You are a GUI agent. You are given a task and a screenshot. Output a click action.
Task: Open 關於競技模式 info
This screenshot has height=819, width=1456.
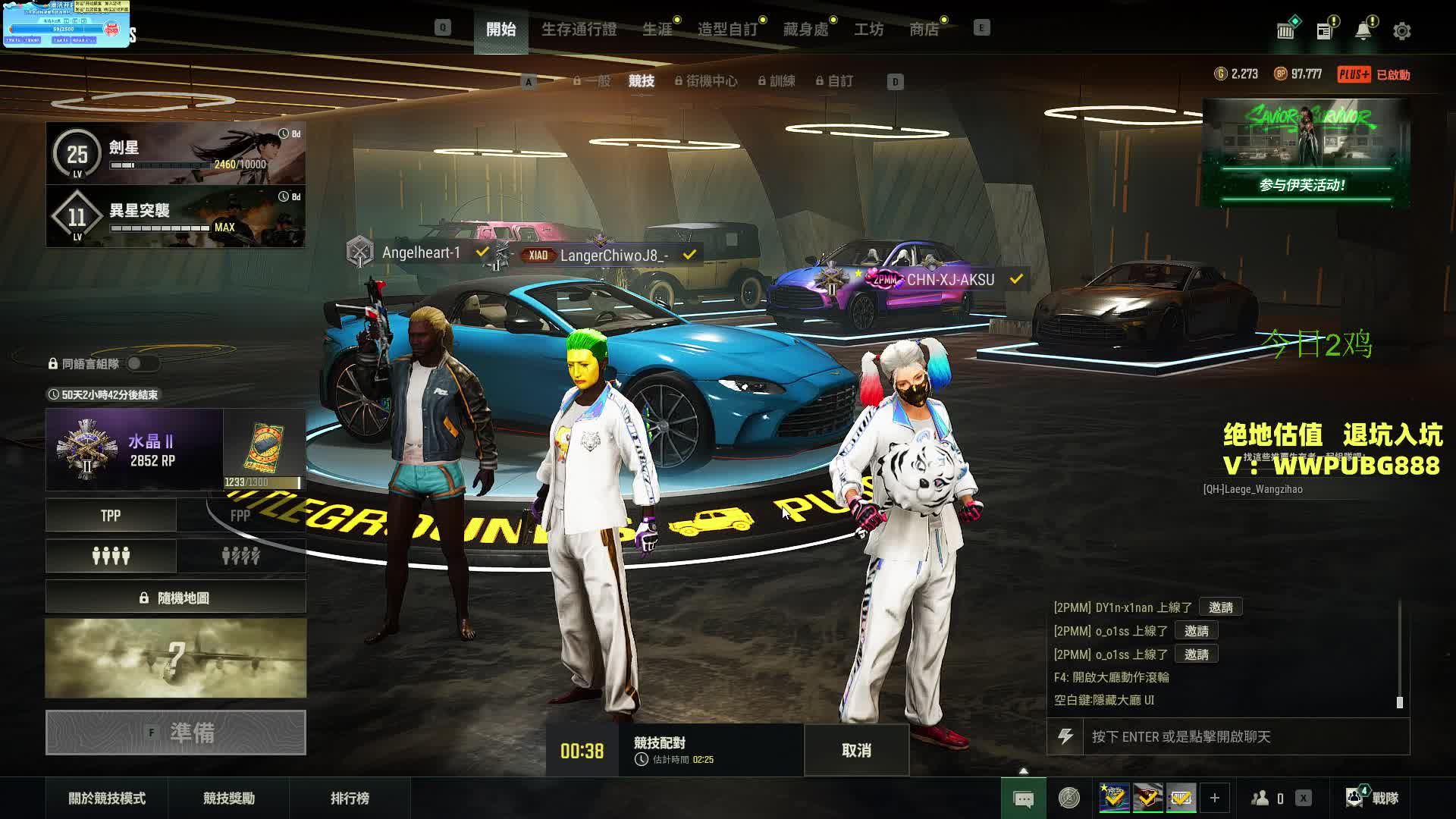[107, 798]
